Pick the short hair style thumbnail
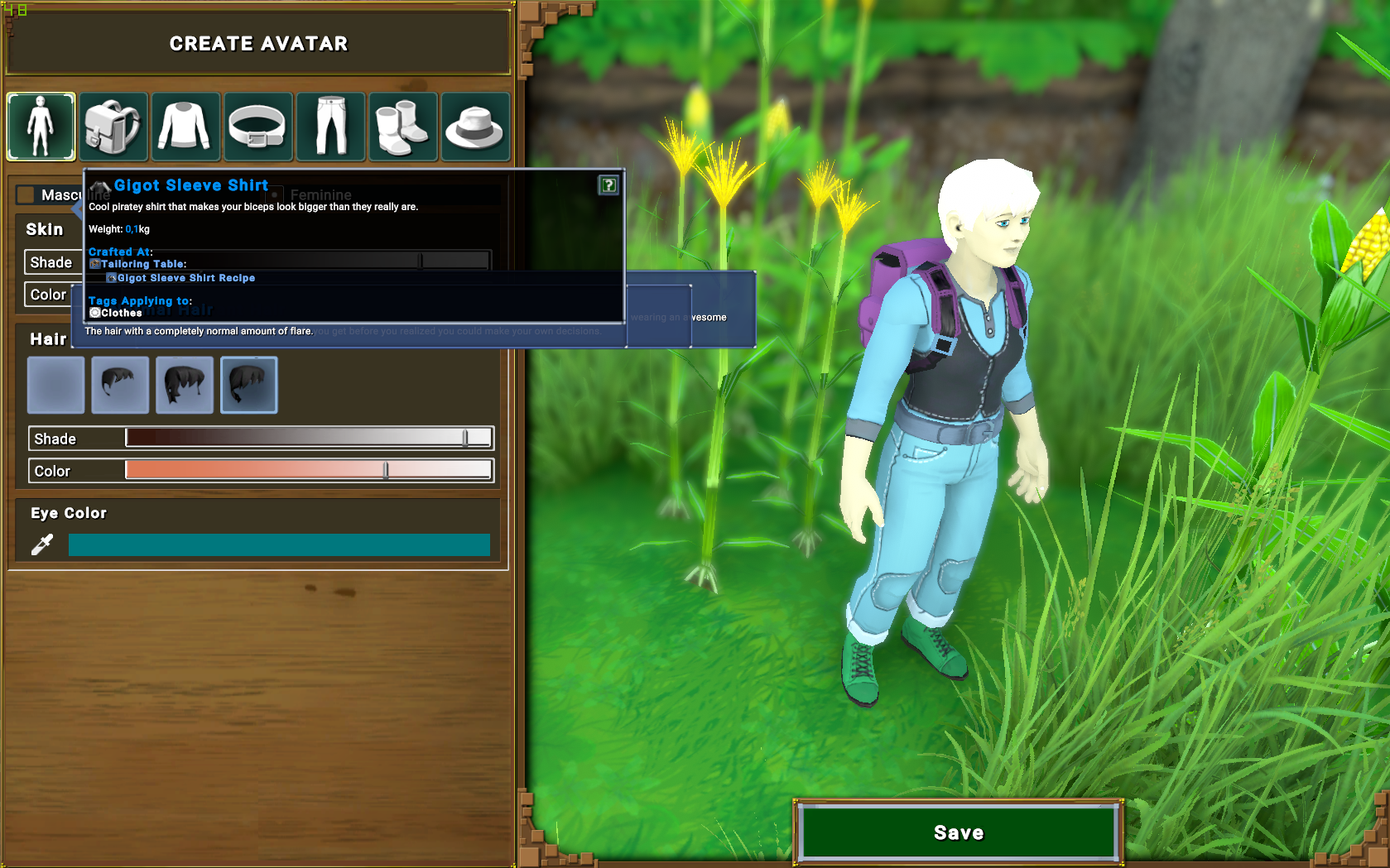Screen dimensions: 1390x868 click(120, 385)
